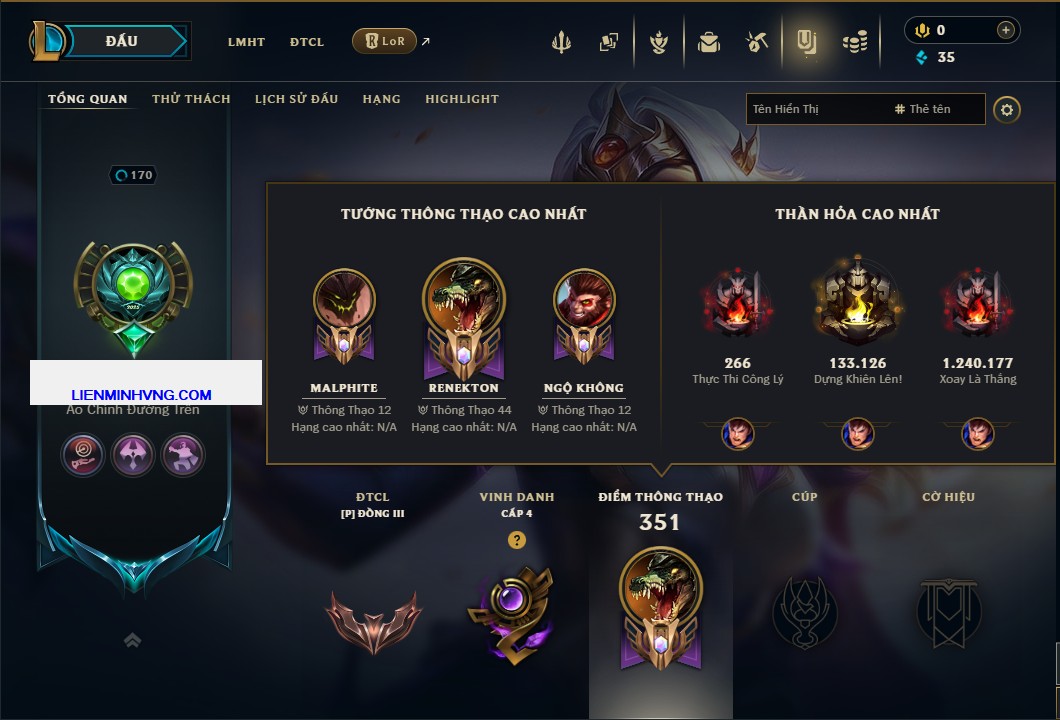
Task: Click the plus button to buy RP
Action: click(x=1005, y=30)
